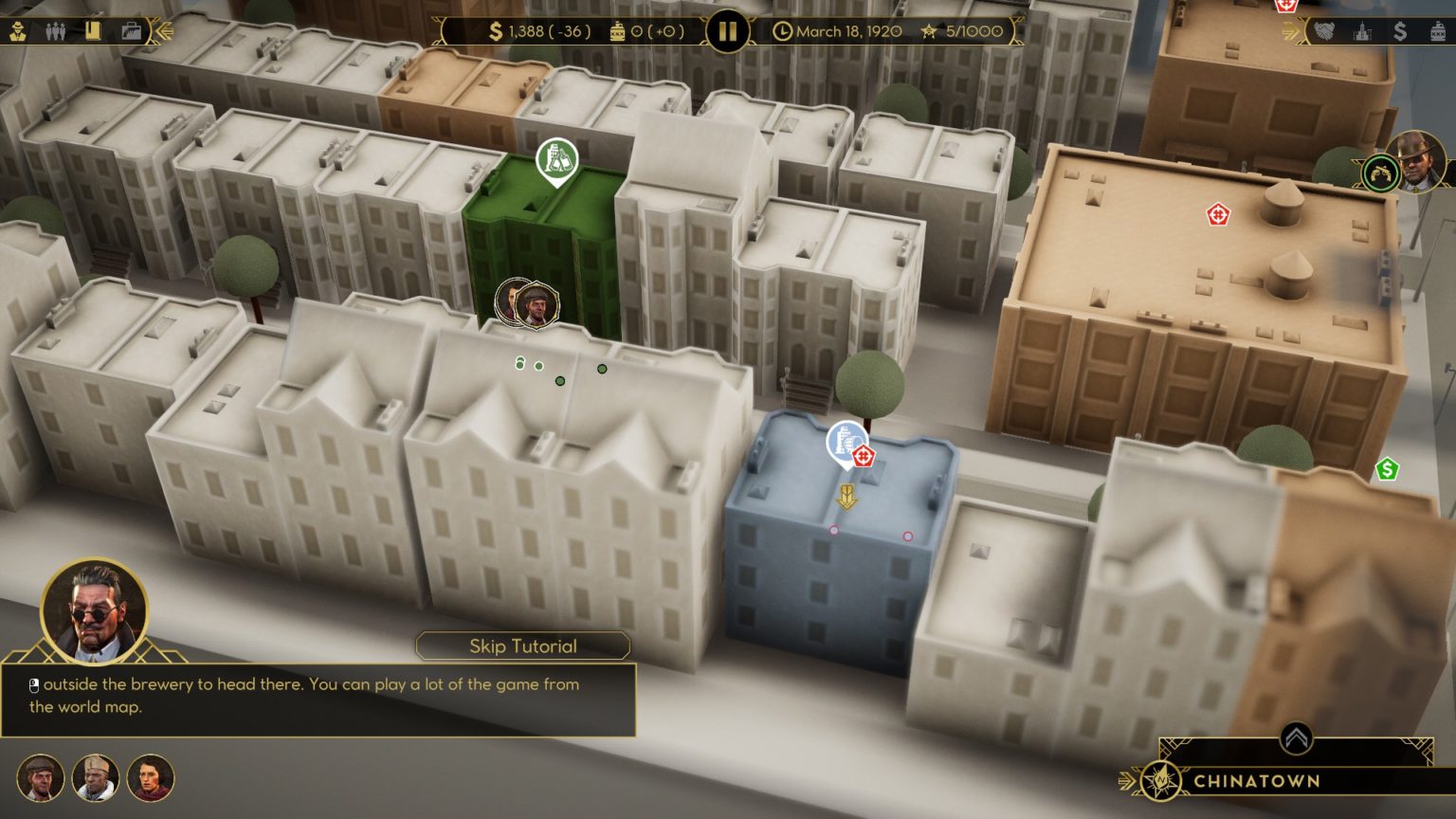Open the XXX jug alcohol panel
Screen dimensions: 1456x819
pyautogui.click(x=1438, y=31)
